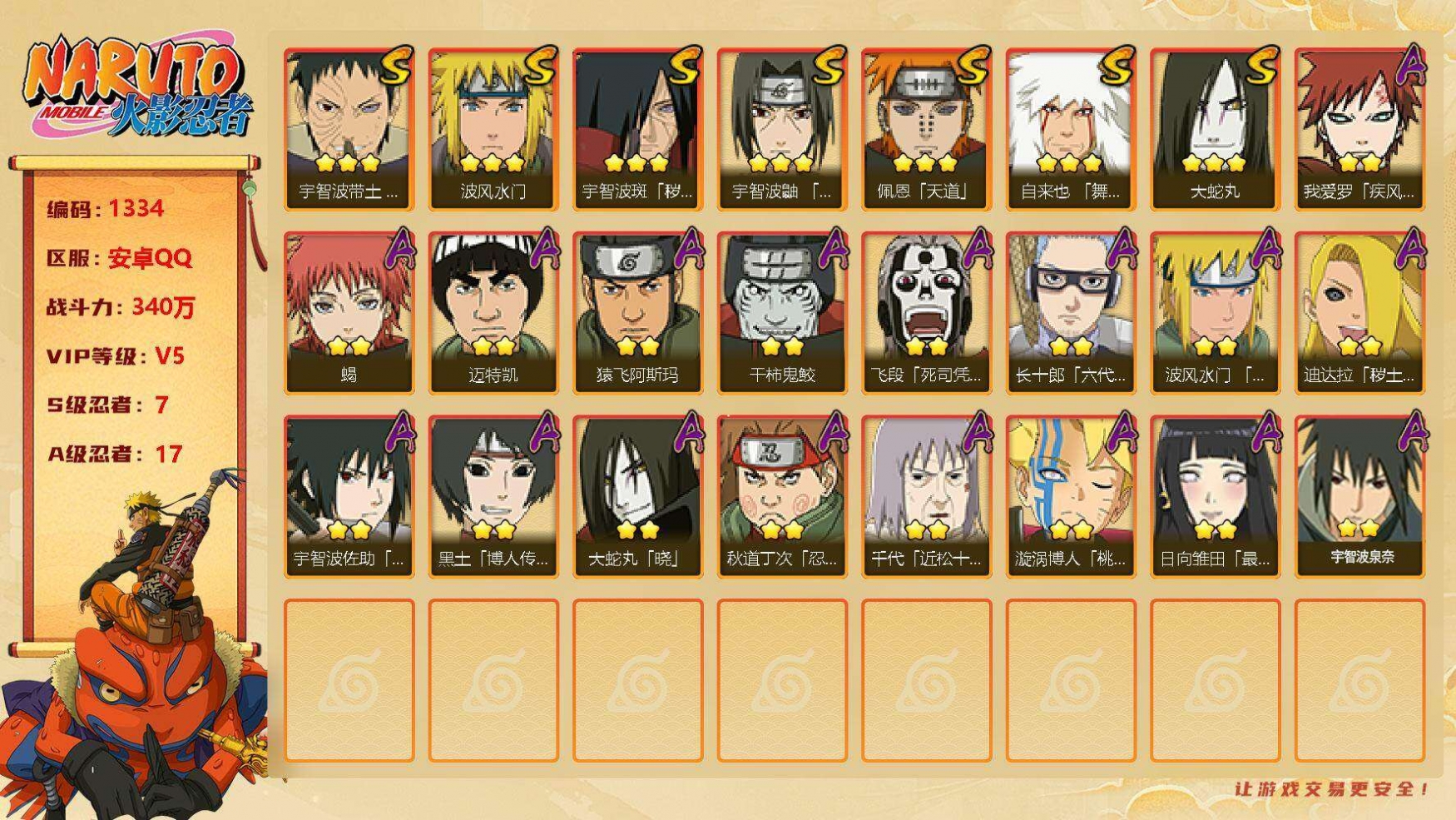Image resolution: width=1456 pixels, height=820 pixels.
Task: Choose the S-rank 大蛇丸 card
Action: pos(1215,128)
